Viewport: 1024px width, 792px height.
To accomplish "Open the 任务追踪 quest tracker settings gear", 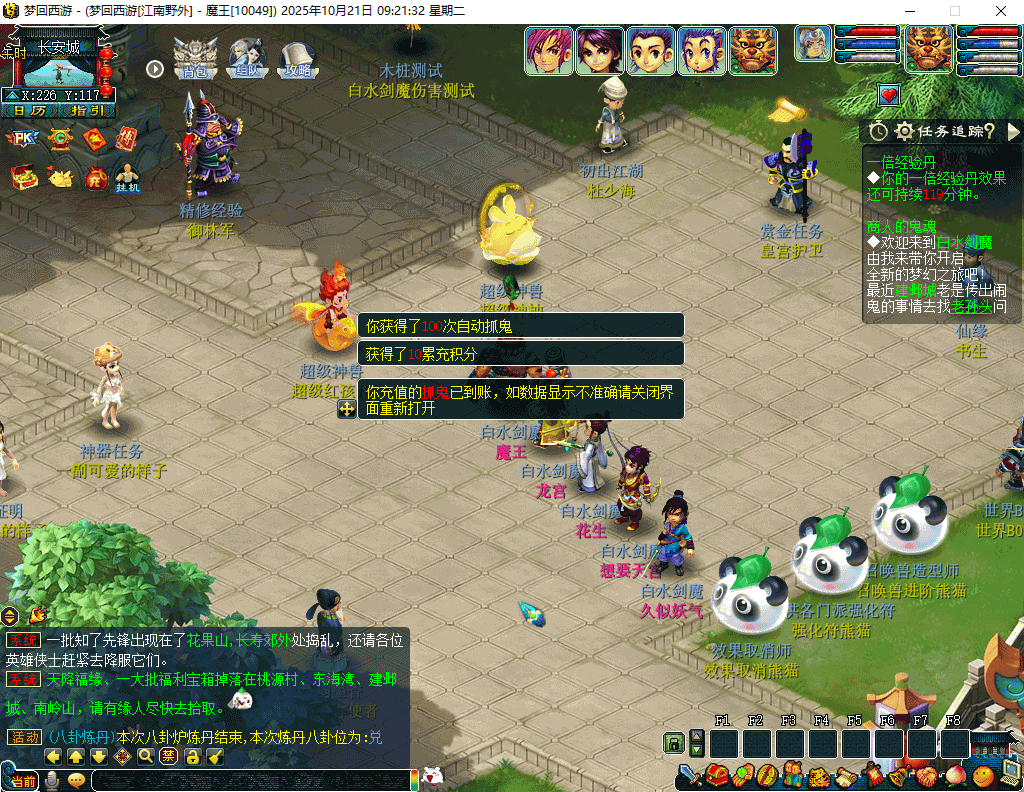I will tap(904, 131).
